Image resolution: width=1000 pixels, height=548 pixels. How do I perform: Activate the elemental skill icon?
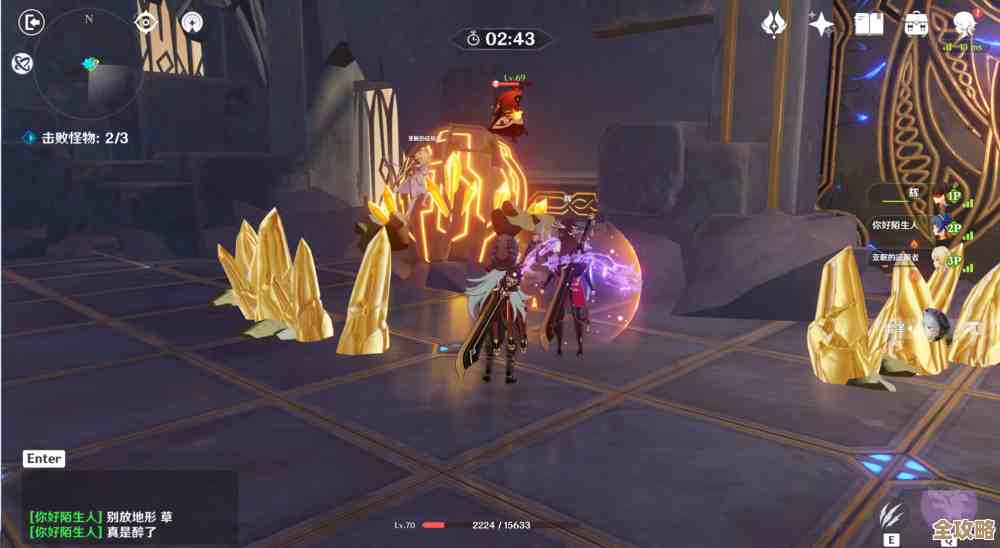tap(888, 517)
